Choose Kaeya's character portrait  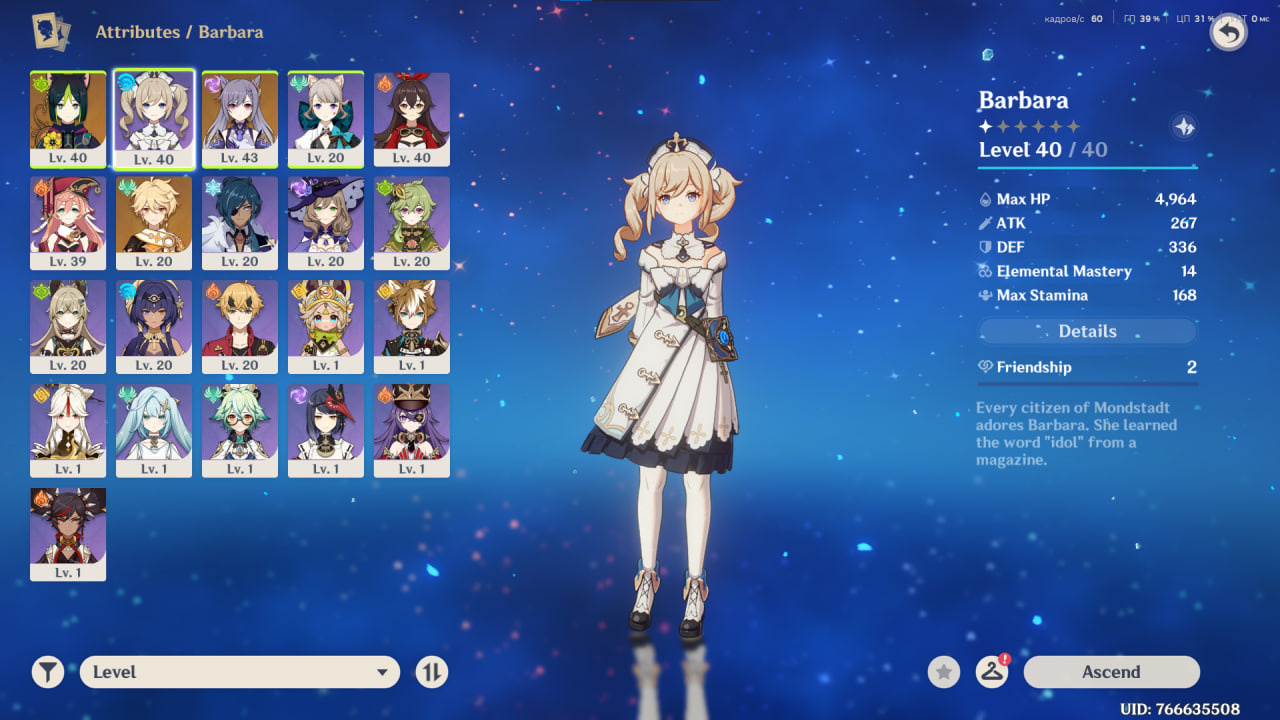tap(240, 222)
